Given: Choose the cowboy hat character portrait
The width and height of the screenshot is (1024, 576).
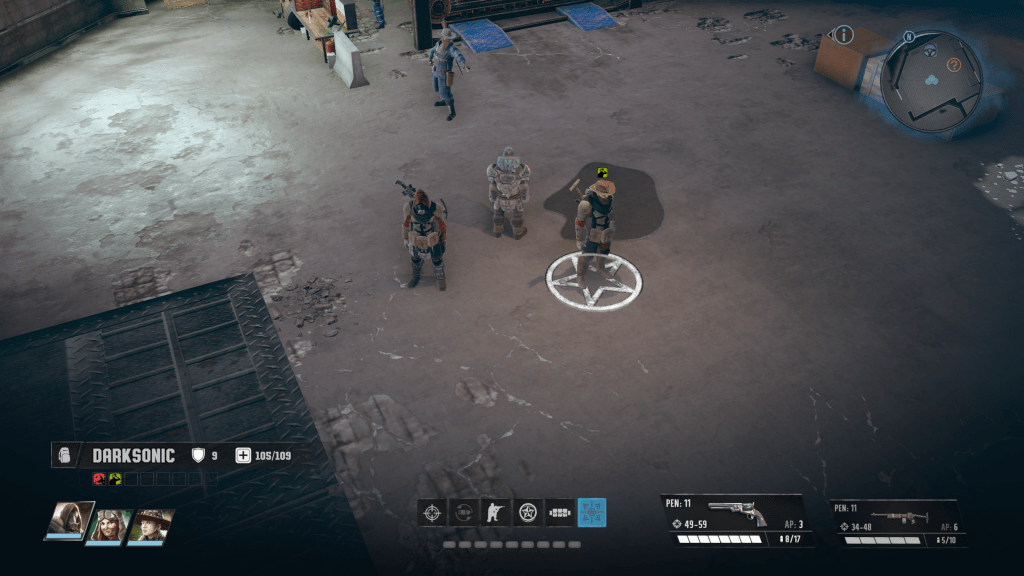Looking at the screenshot, I should [152, 525].
